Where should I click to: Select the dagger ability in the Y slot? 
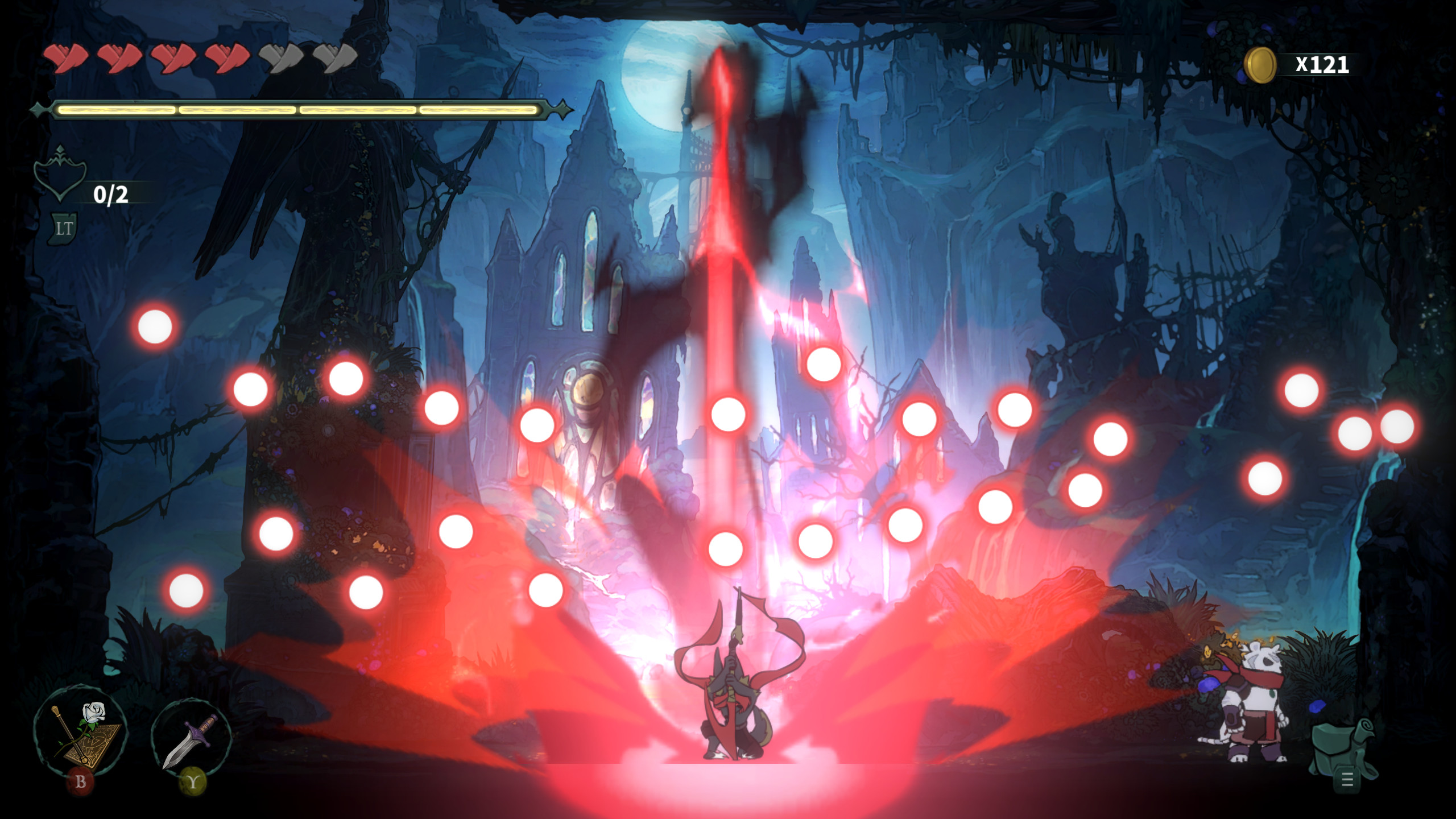tap(191, 739)
